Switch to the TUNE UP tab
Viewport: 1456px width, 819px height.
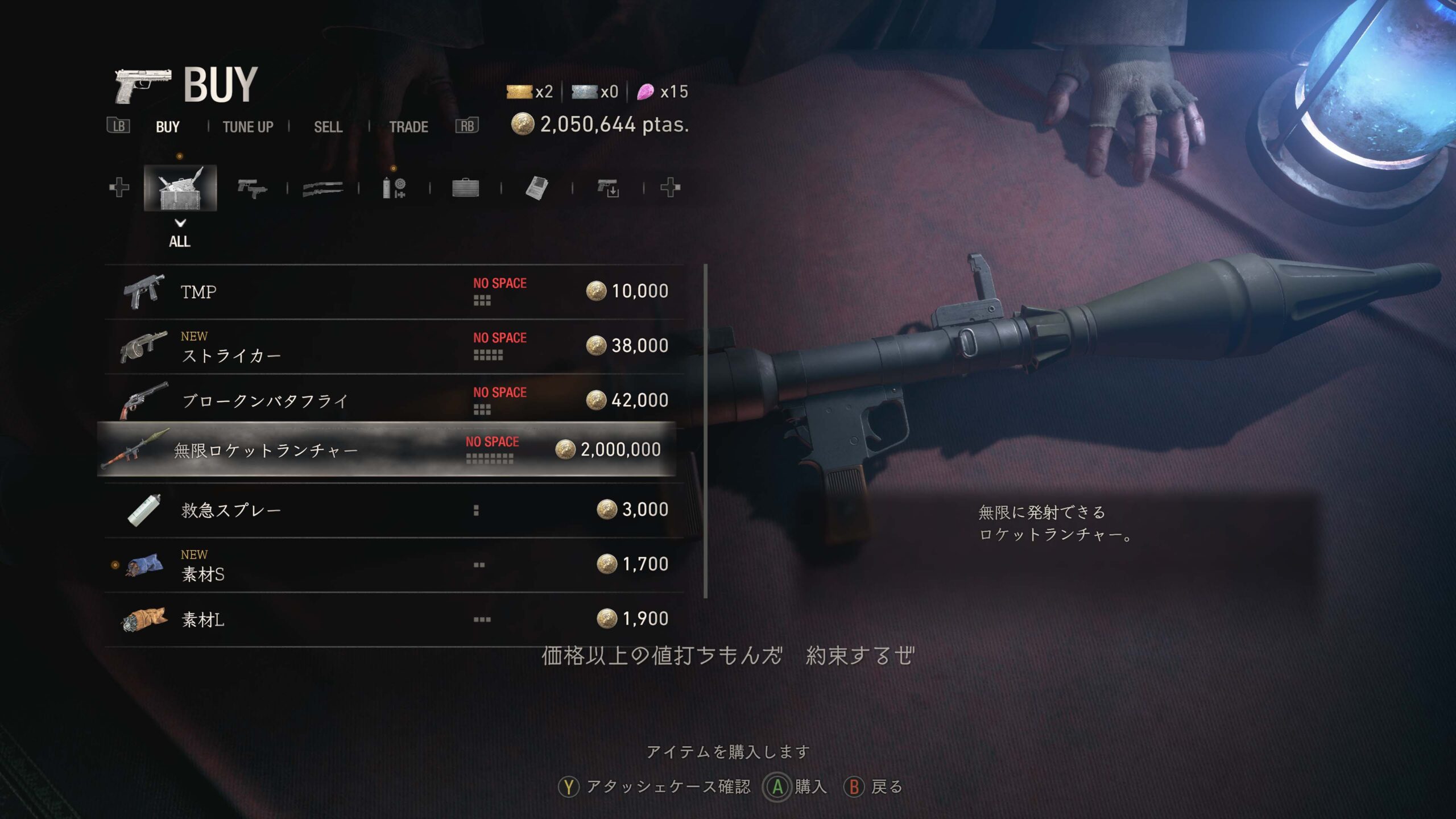(247, 127)
